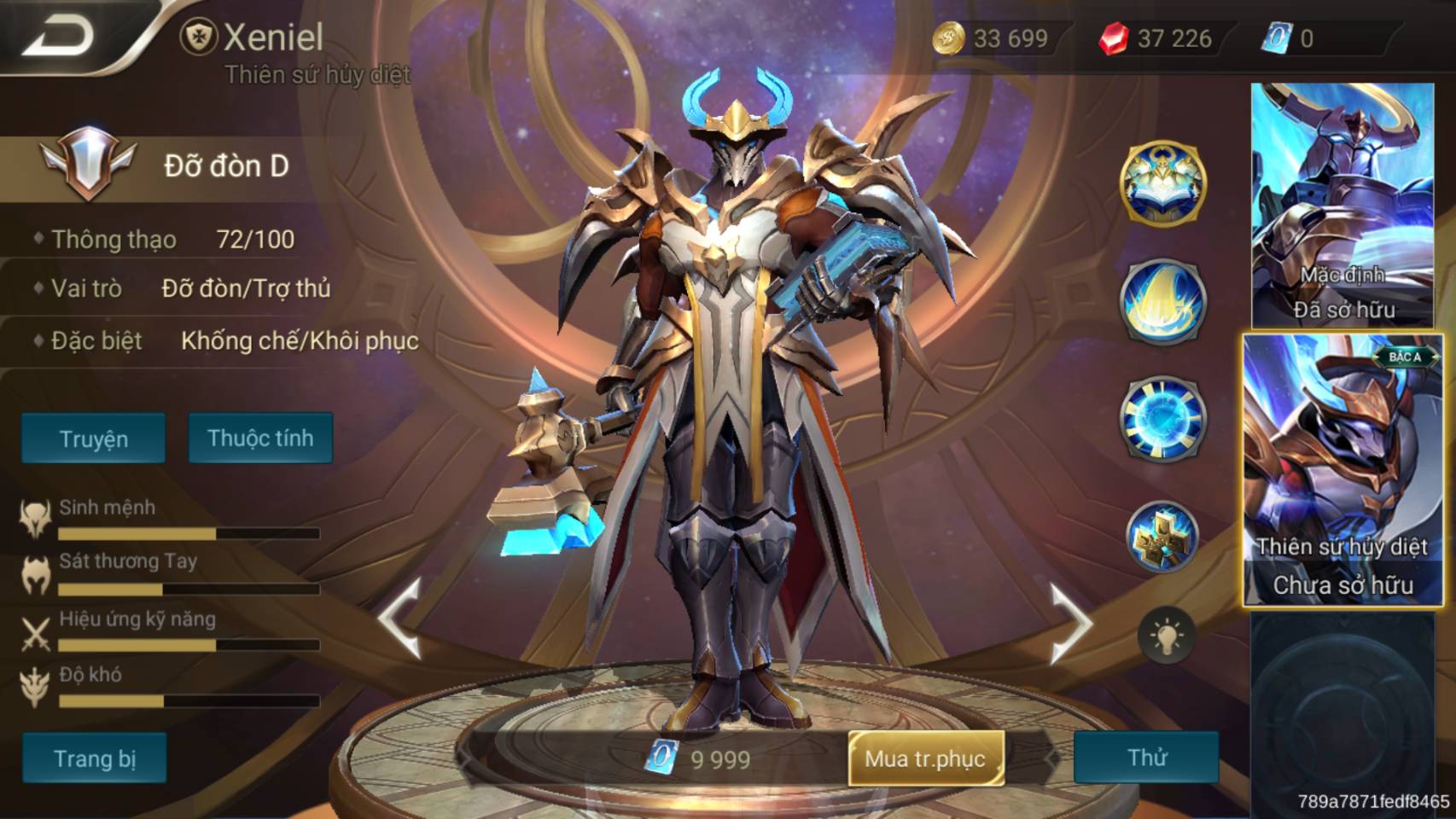Open the Trang bị equipment screen
This screenshot has width=1456, height=819.
coord(95,758)
